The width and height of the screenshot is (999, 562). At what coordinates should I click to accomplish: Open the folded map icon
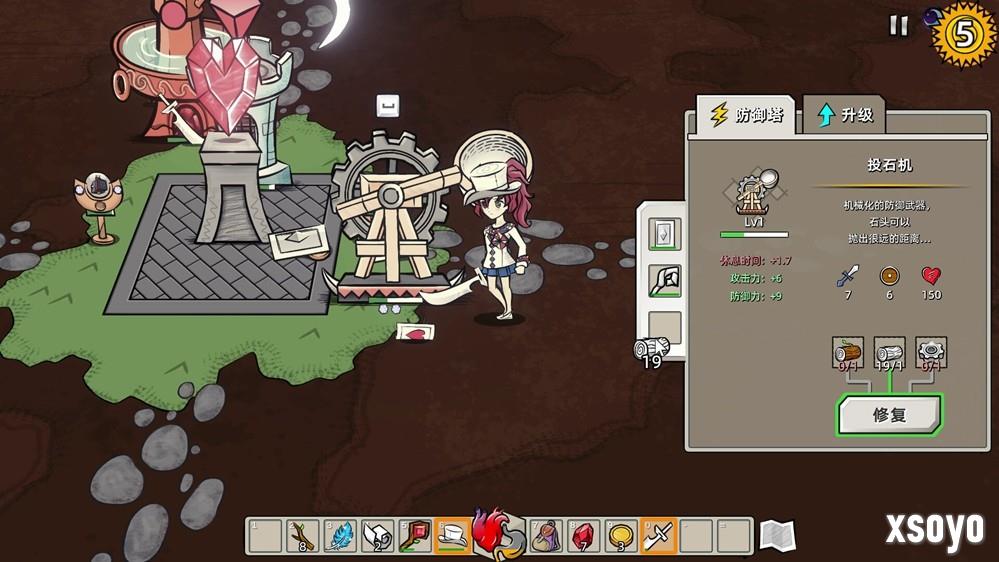coord(777,536)
